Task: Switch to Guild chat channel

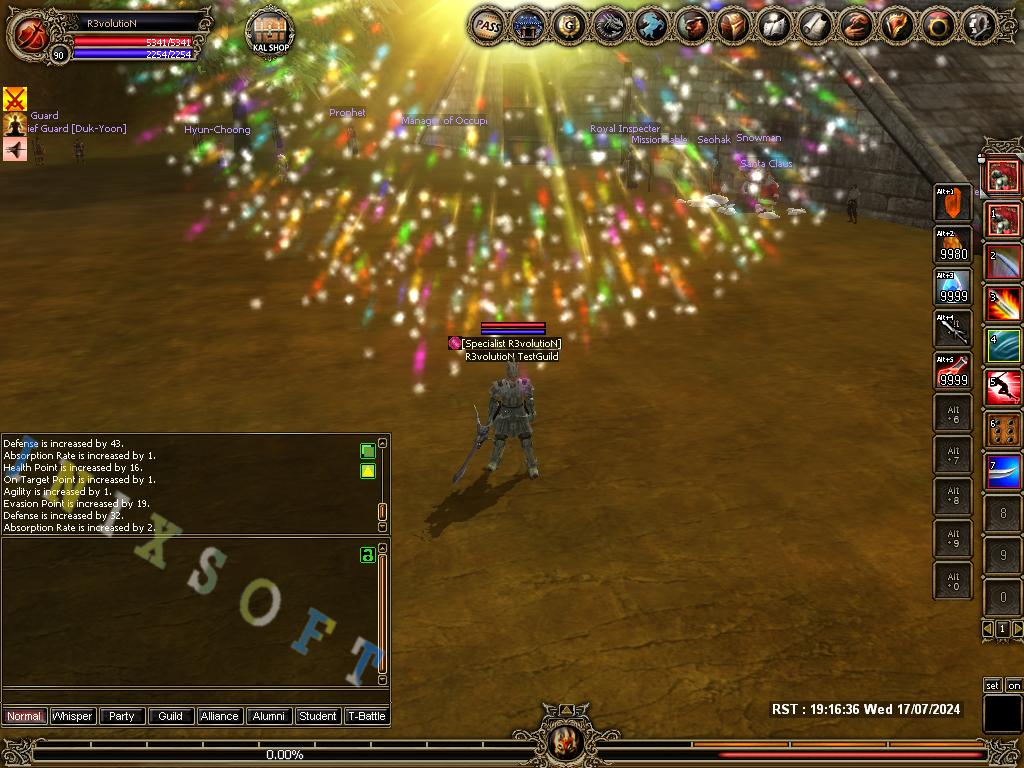Action: (170, 716)
